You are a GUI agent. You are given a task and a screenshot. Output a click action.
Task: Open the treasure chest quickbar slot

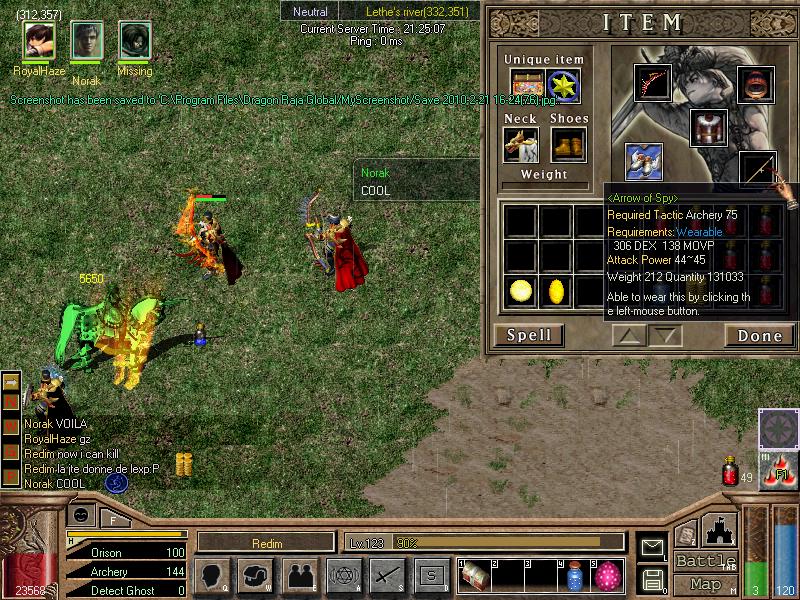tap(474, 576)
